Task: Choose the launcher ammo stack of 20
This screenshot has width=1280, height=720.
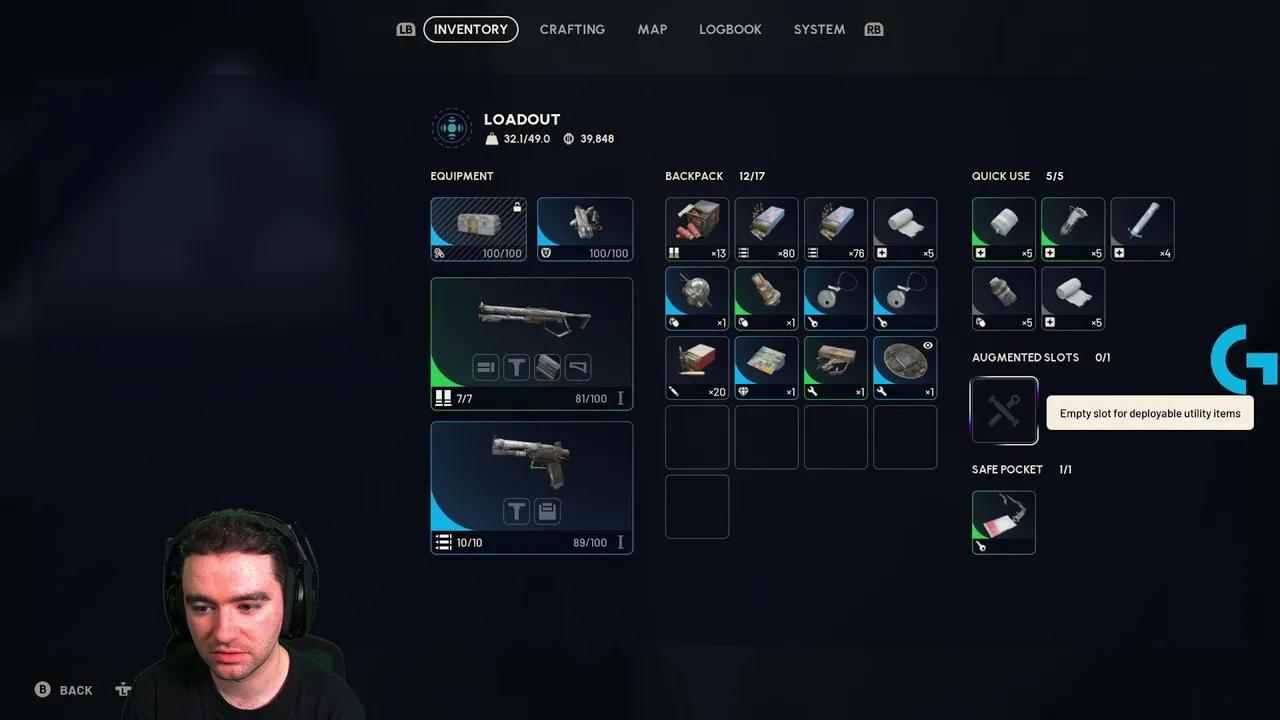Action: (697, 368)
